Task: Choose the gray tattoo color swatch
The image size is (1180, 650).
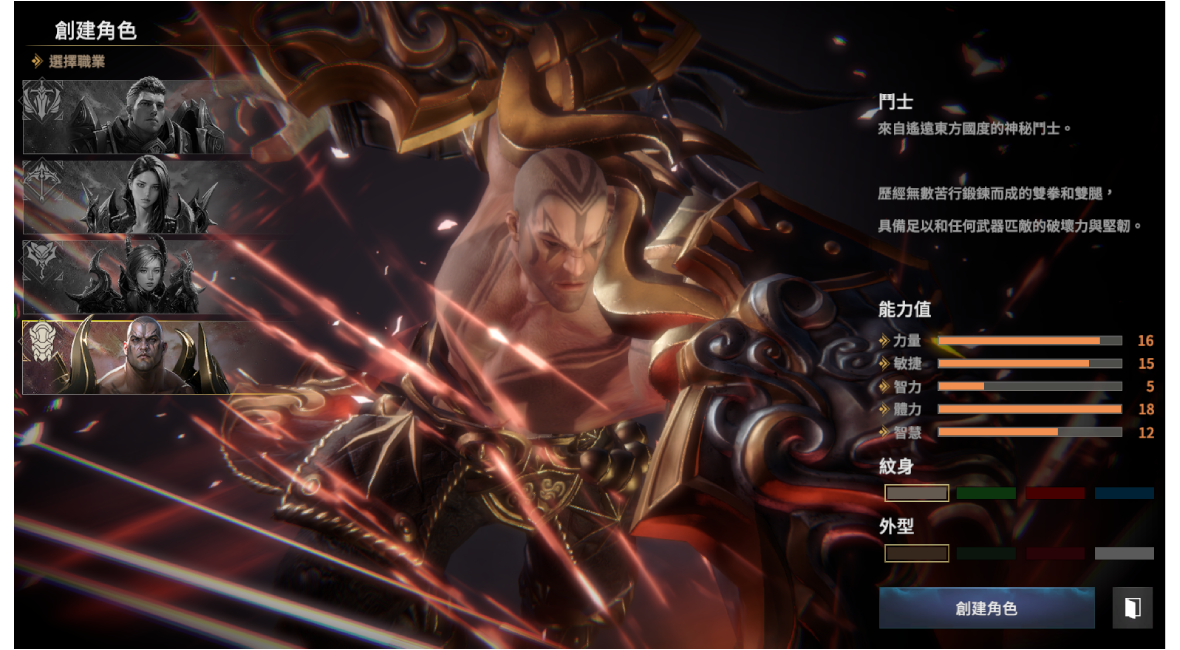Action: pos(916,493)
